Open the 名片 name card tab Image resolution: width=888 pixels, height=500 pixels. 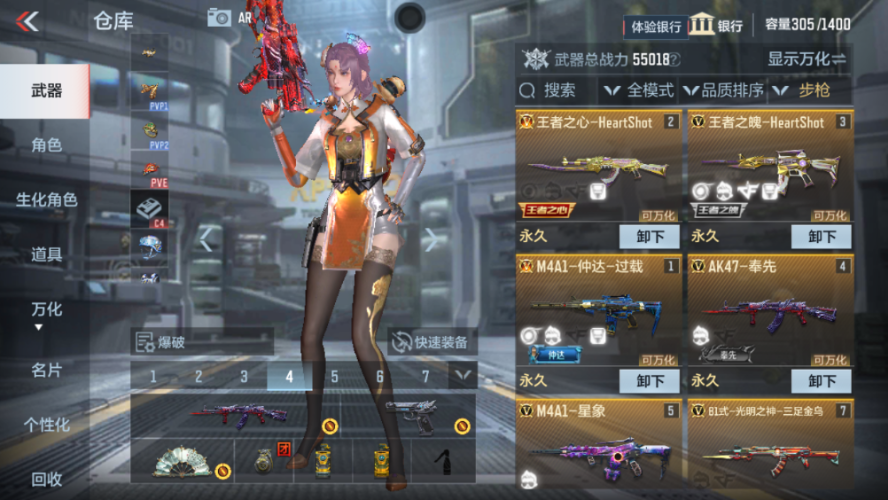[46, 370]
